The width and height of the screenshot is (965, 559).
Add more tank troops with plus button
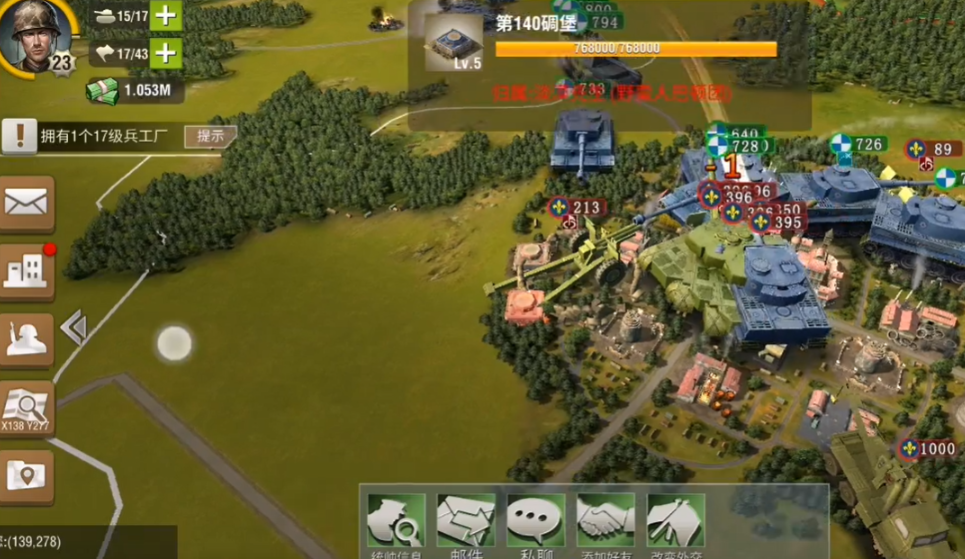166,16
